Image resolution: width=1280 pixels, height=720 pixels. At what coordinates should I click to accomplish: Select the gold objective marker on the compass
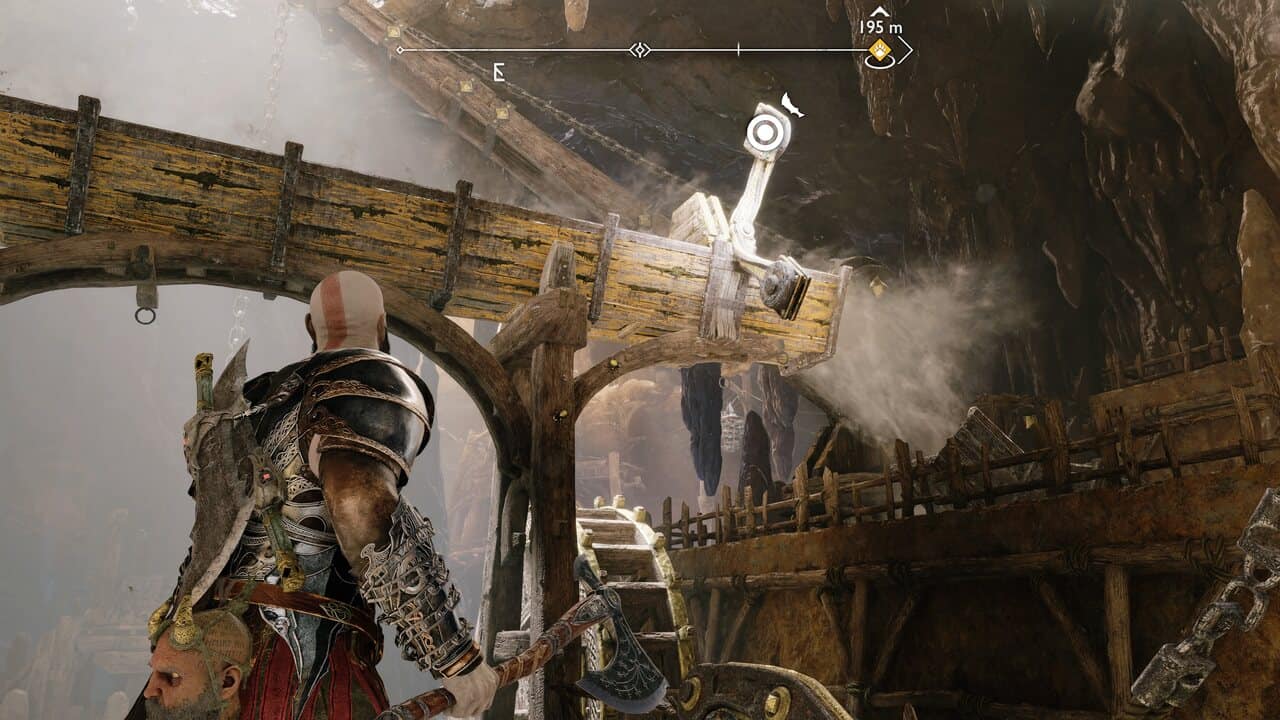pos(880,50)
